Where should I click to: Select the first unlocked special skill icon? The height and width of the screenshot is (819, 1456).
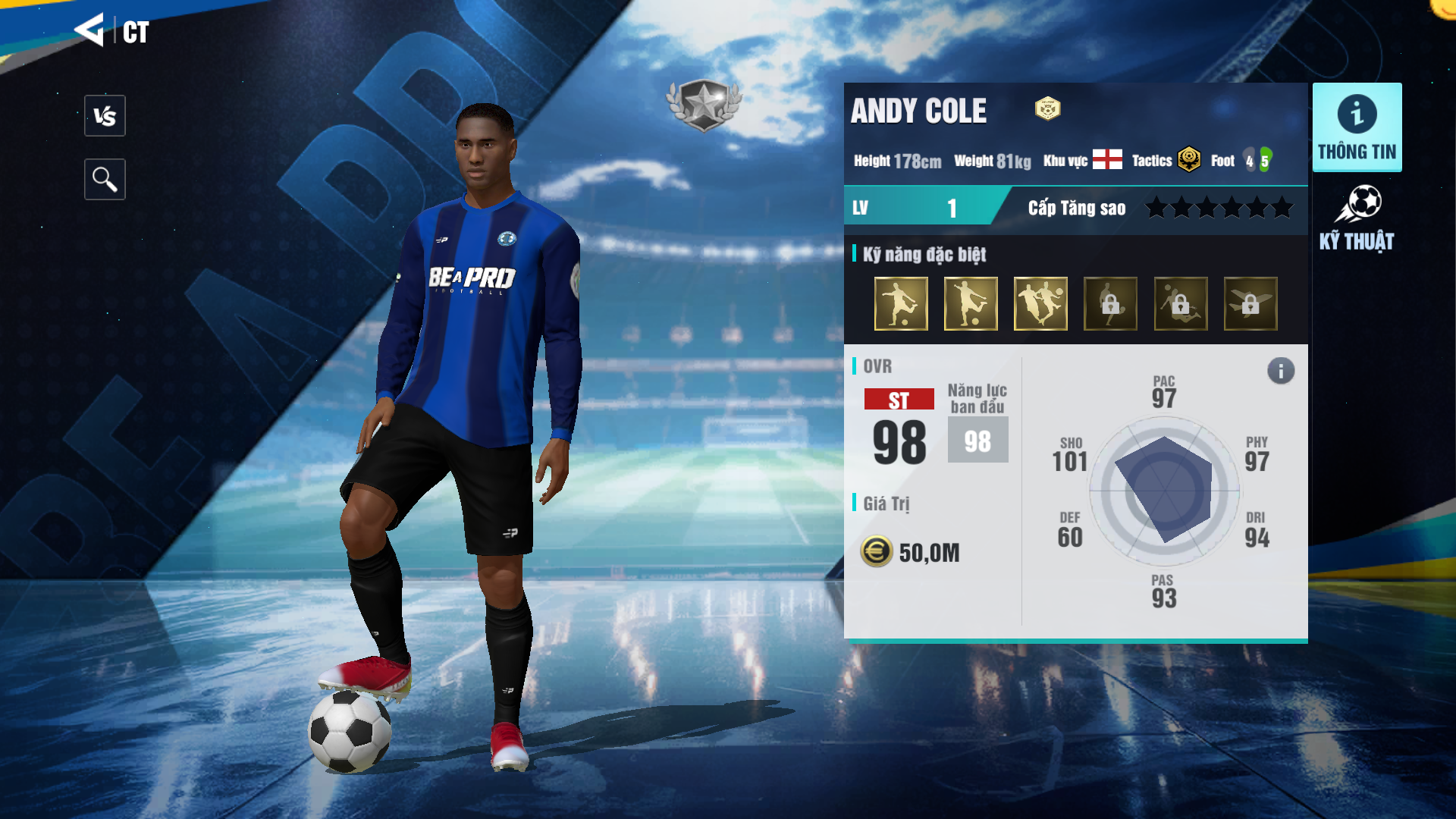[901, 304]
